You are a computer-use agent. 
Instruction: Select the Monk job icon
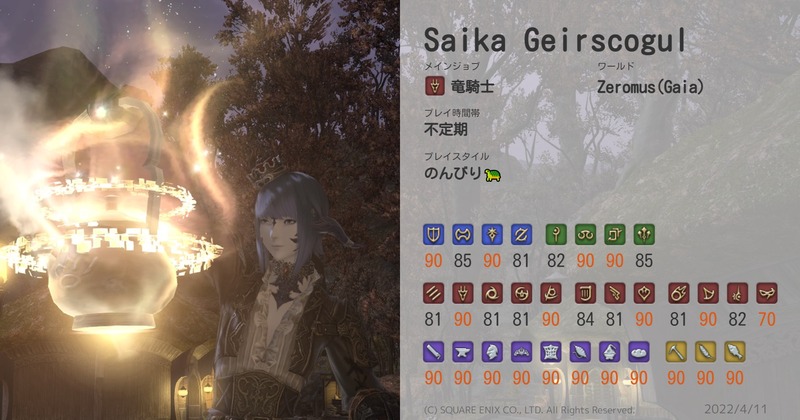(x=434, y=294)
